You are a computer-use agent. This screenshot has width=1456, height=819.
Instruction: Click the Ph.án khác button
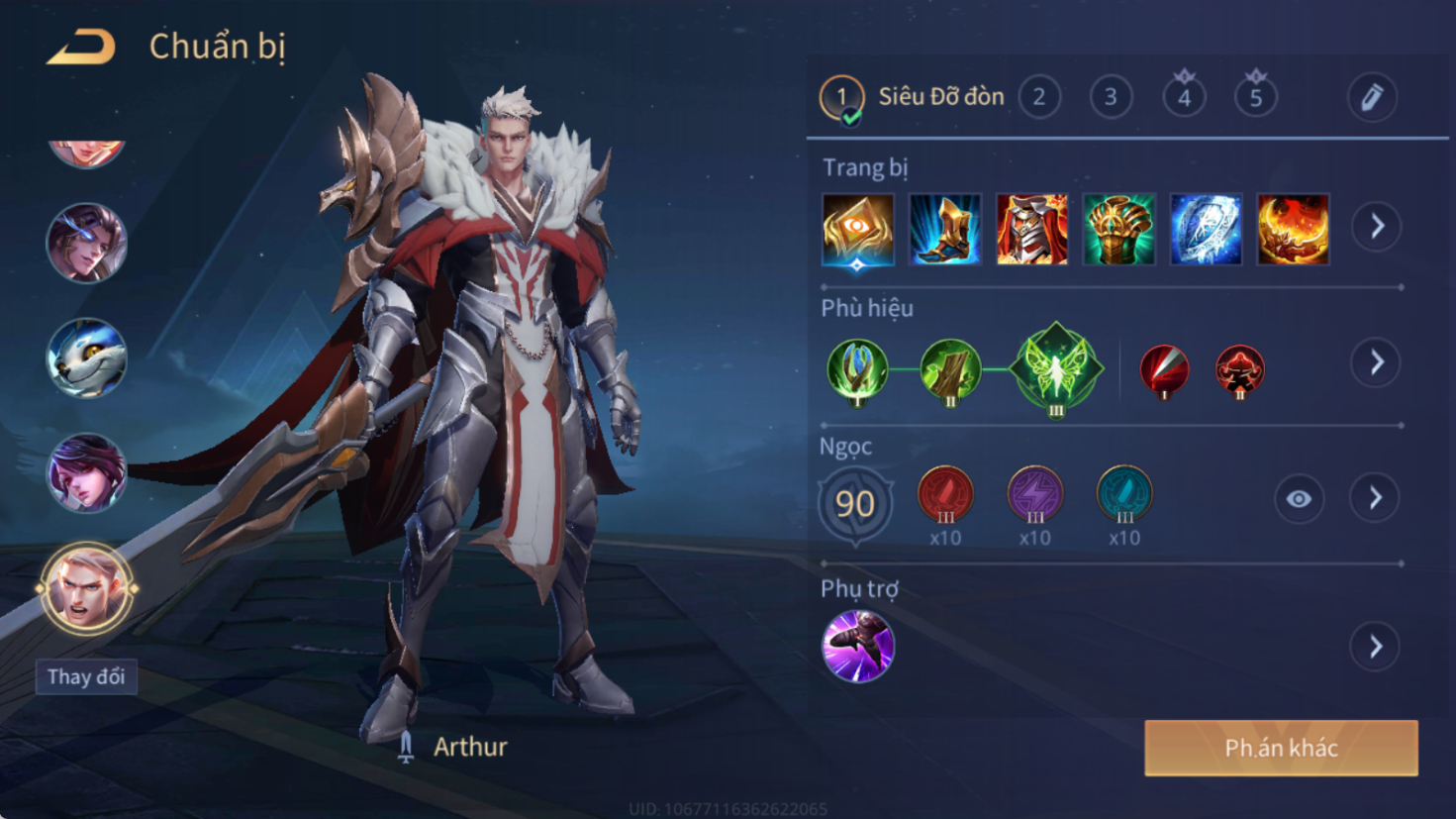point(1281,748)
